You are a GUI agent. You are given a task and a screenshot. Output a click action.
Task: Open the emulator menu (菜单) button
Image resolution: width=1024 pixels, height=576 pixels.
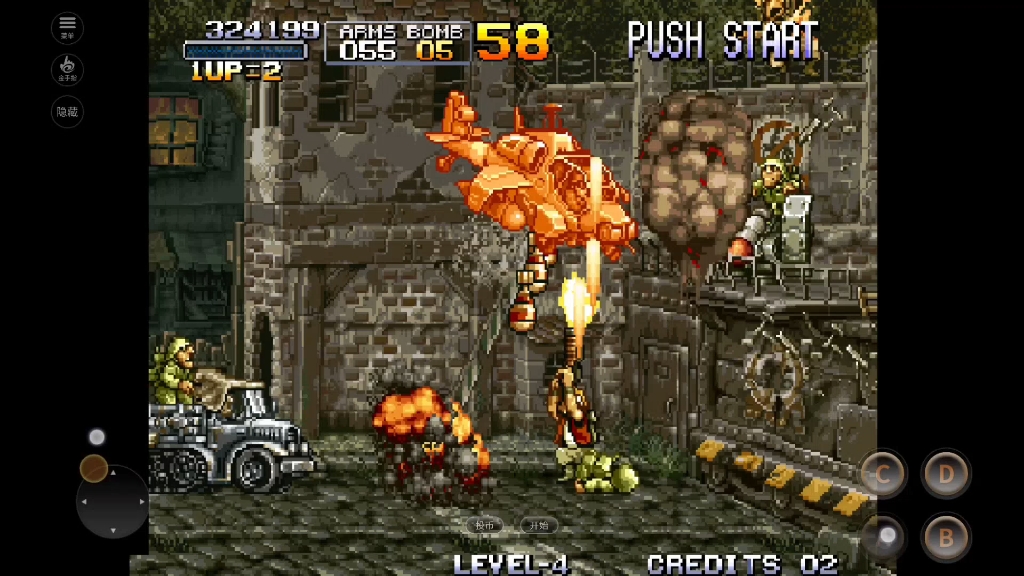coord(67,27)
